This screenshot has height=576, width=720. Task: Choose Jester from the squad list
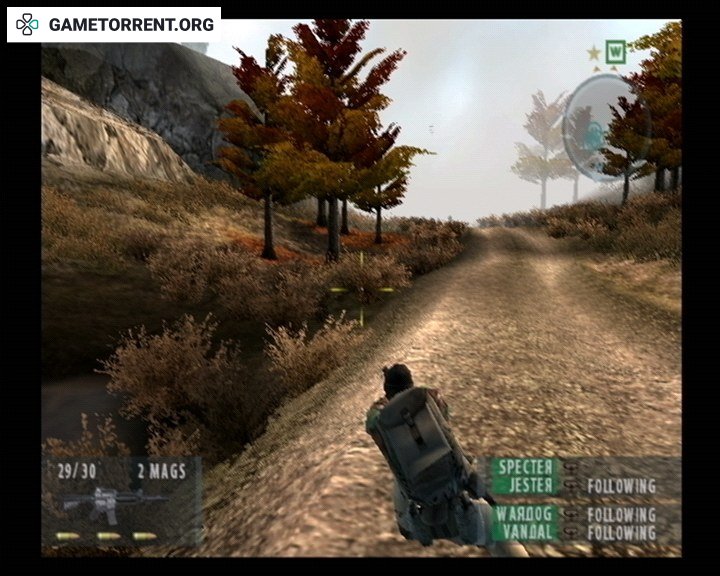pos(527,485)
